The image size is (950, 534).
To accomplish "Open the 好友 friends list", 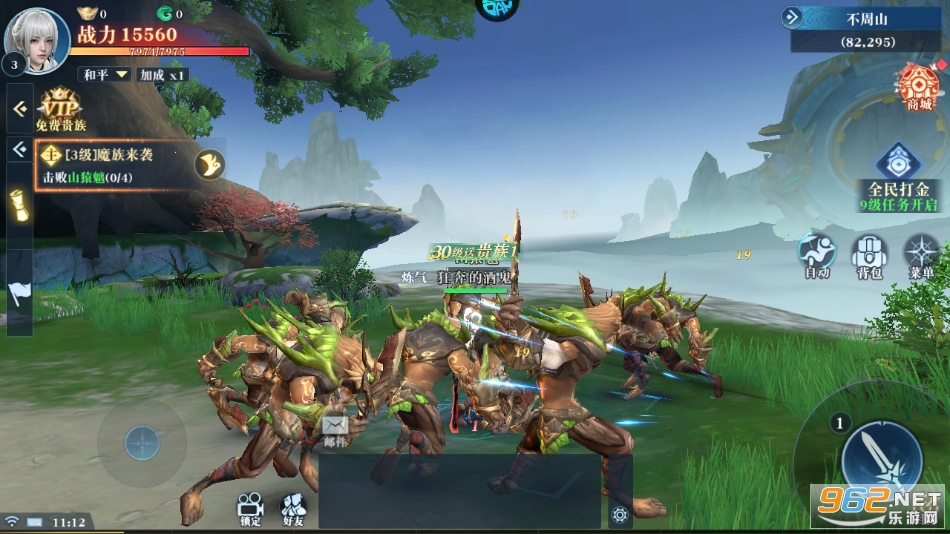I will point(293,508).
